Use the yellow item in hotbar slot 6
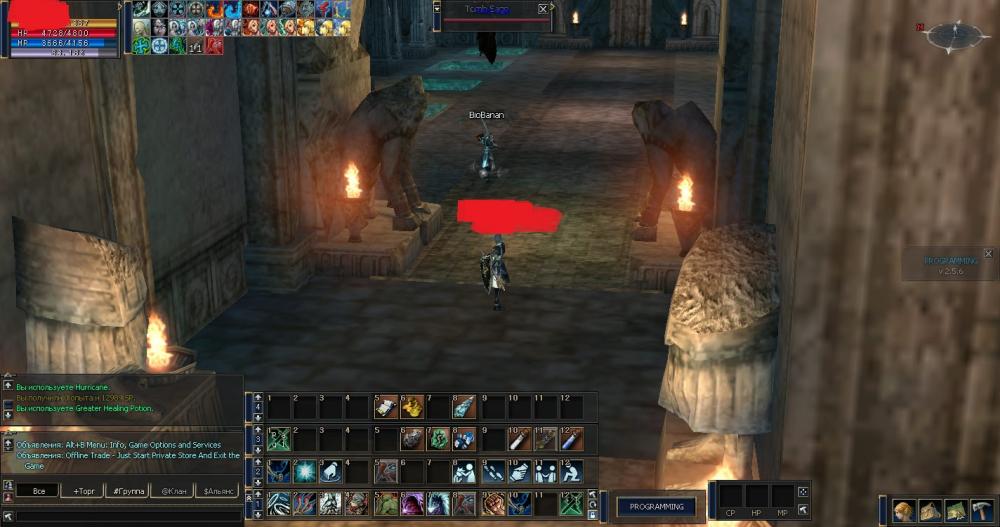The image size is (1000, 527). click(x=412, y=407)
